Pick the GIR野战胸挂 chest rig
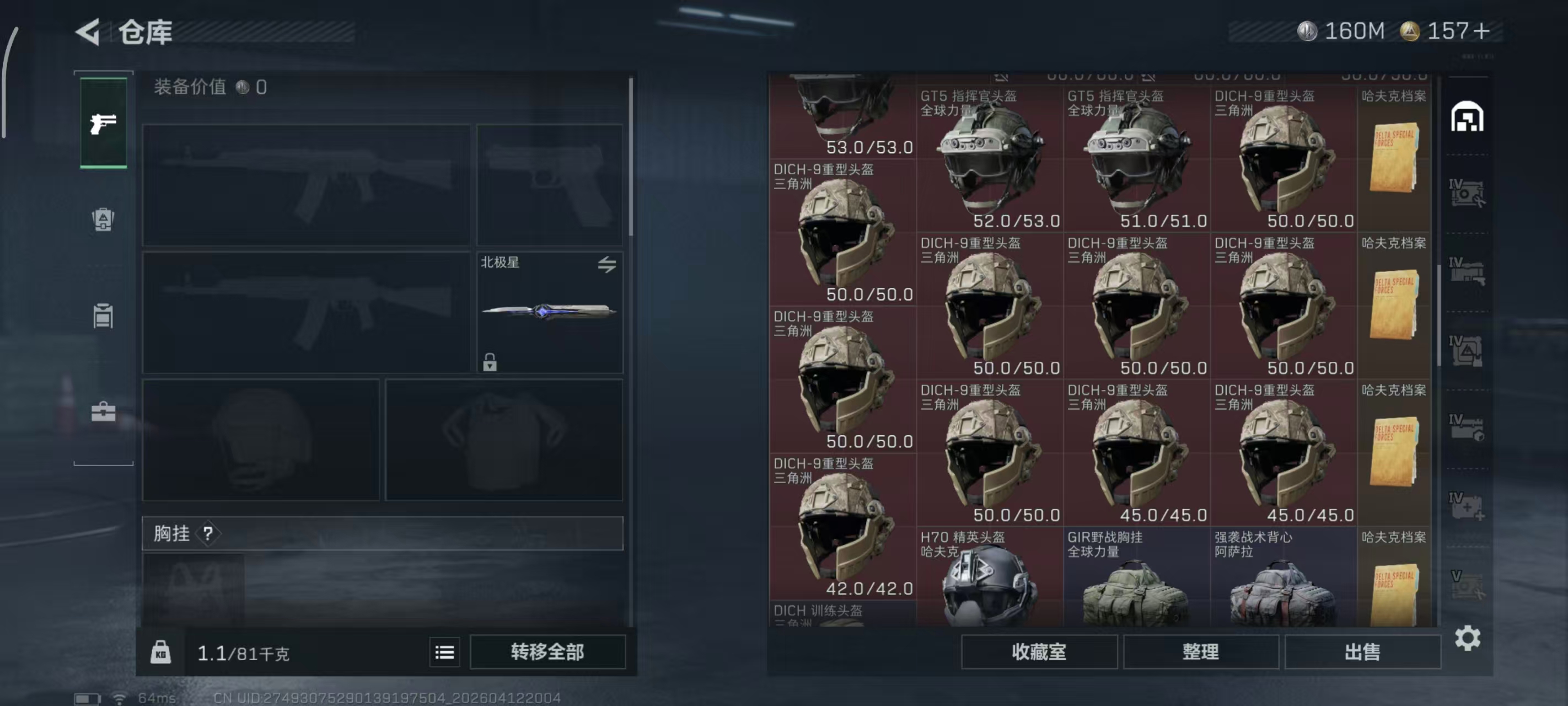 click(x=1136, y=579)
